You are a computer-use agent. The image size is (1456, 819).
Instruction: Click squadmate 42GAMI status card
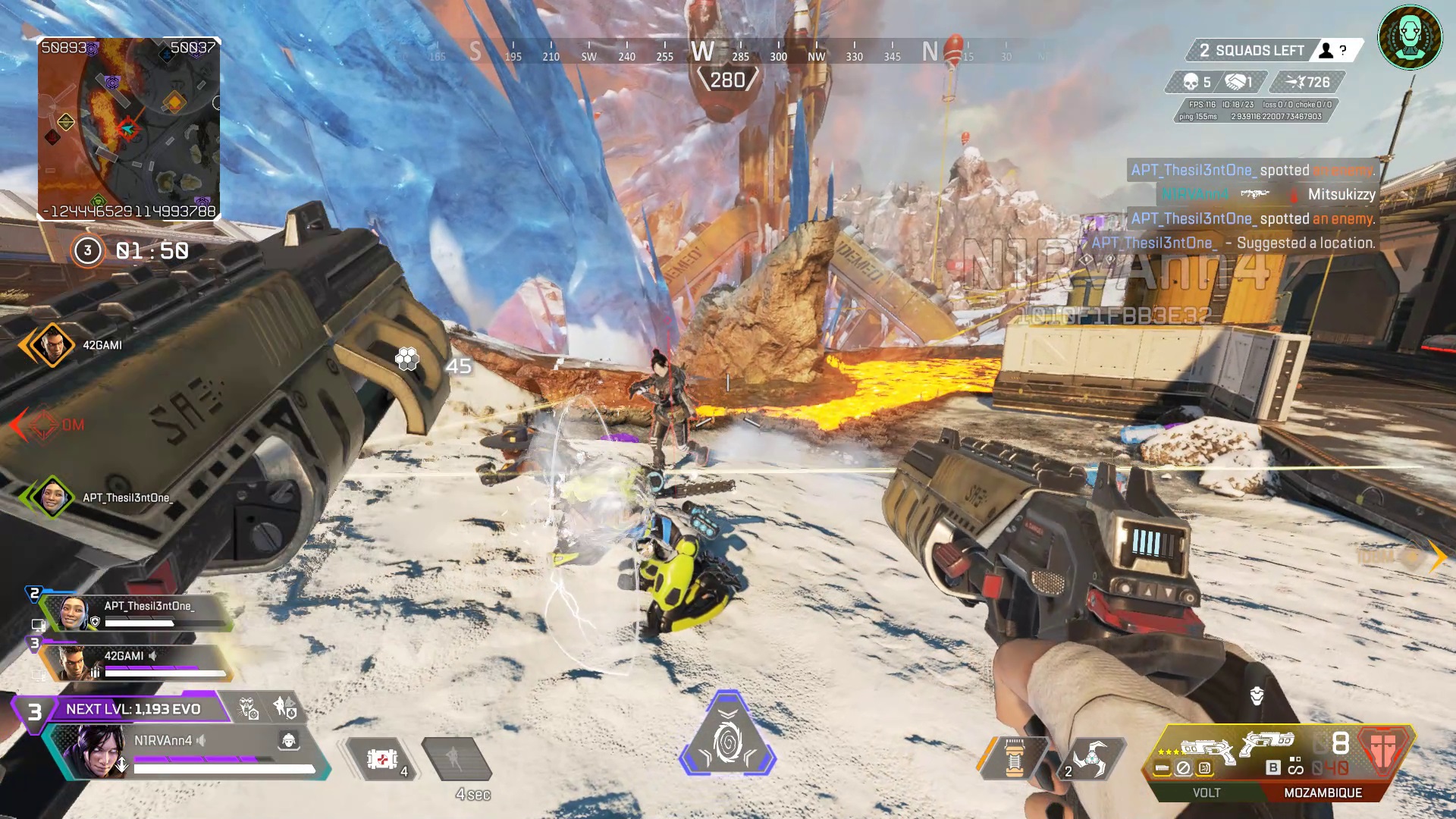pyautogui.click(x=136, y=663)
